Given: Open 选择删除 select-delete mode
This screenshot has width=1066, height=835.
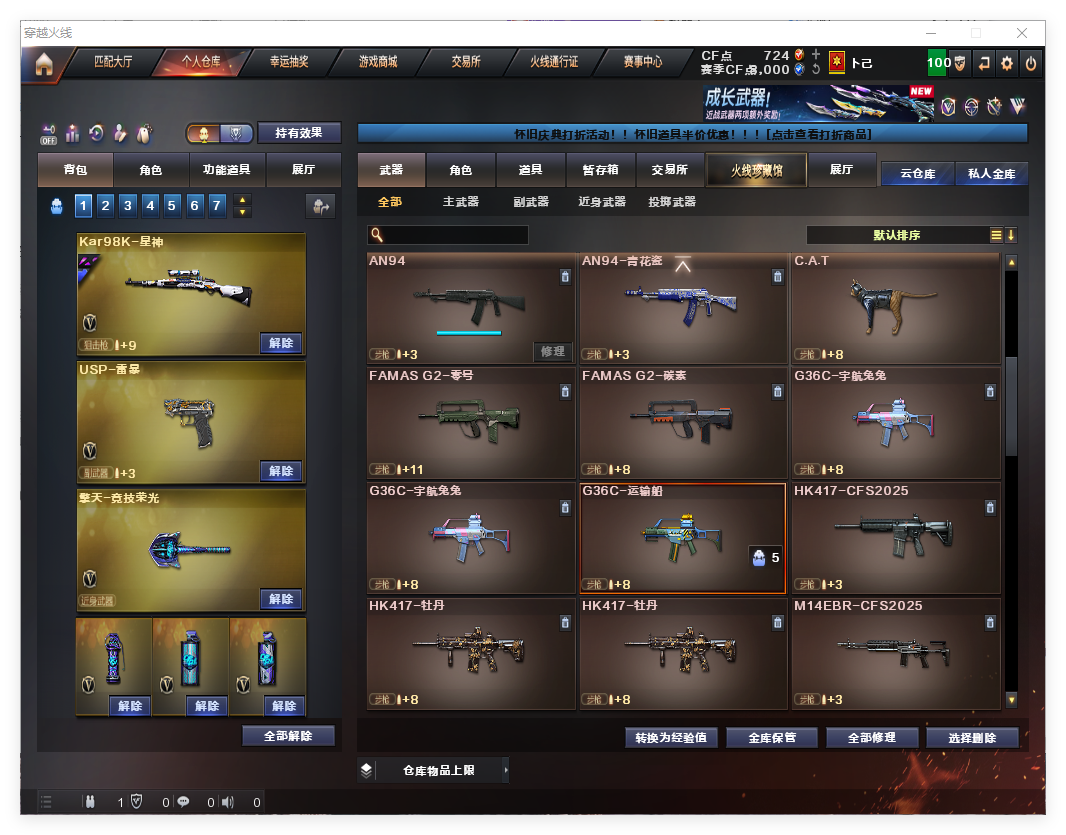Looking at the screenshot, I should [x=972, y=738].
